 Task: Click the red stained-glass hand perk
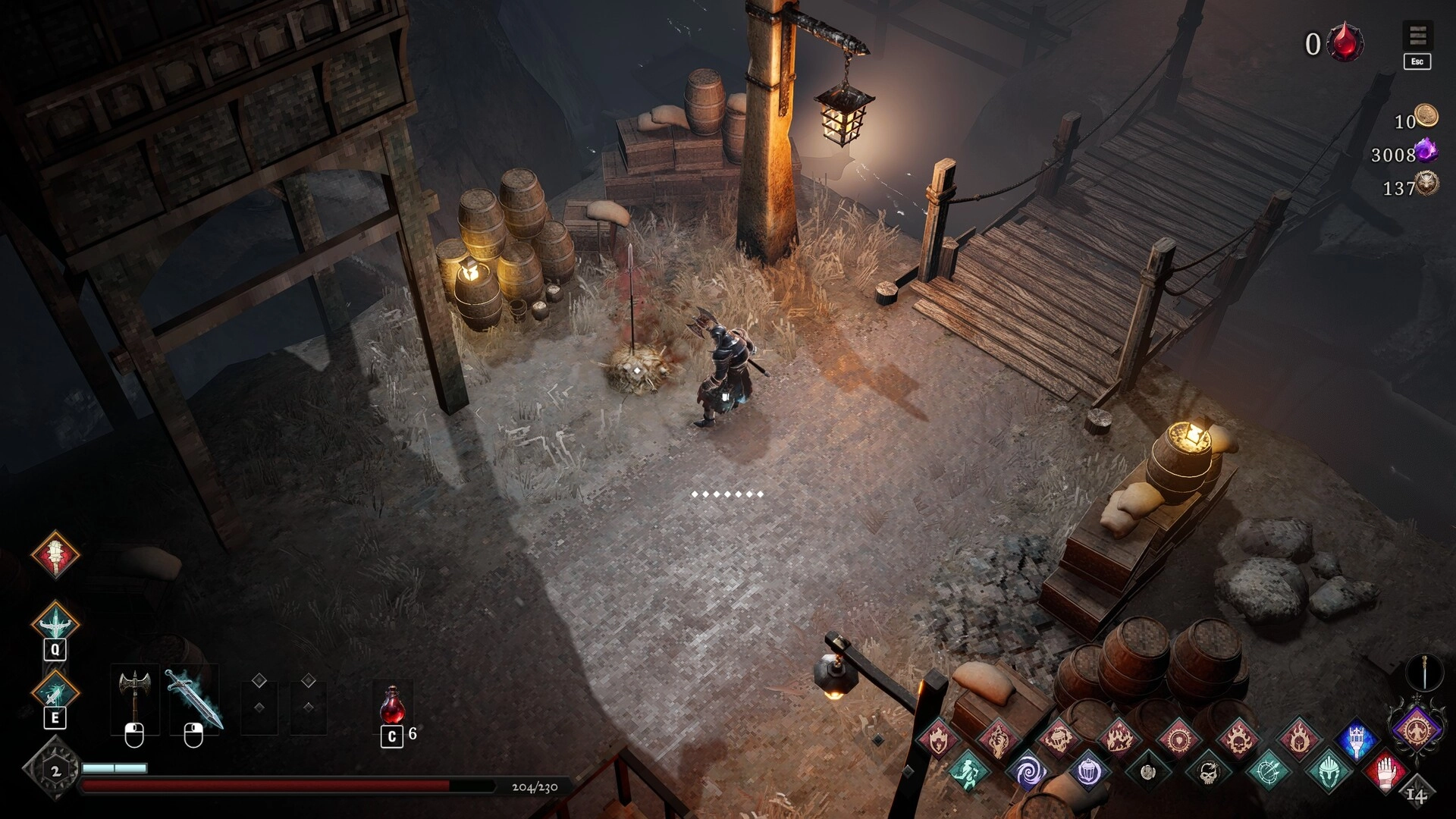pyautogui.click(x=1387, y=772)
